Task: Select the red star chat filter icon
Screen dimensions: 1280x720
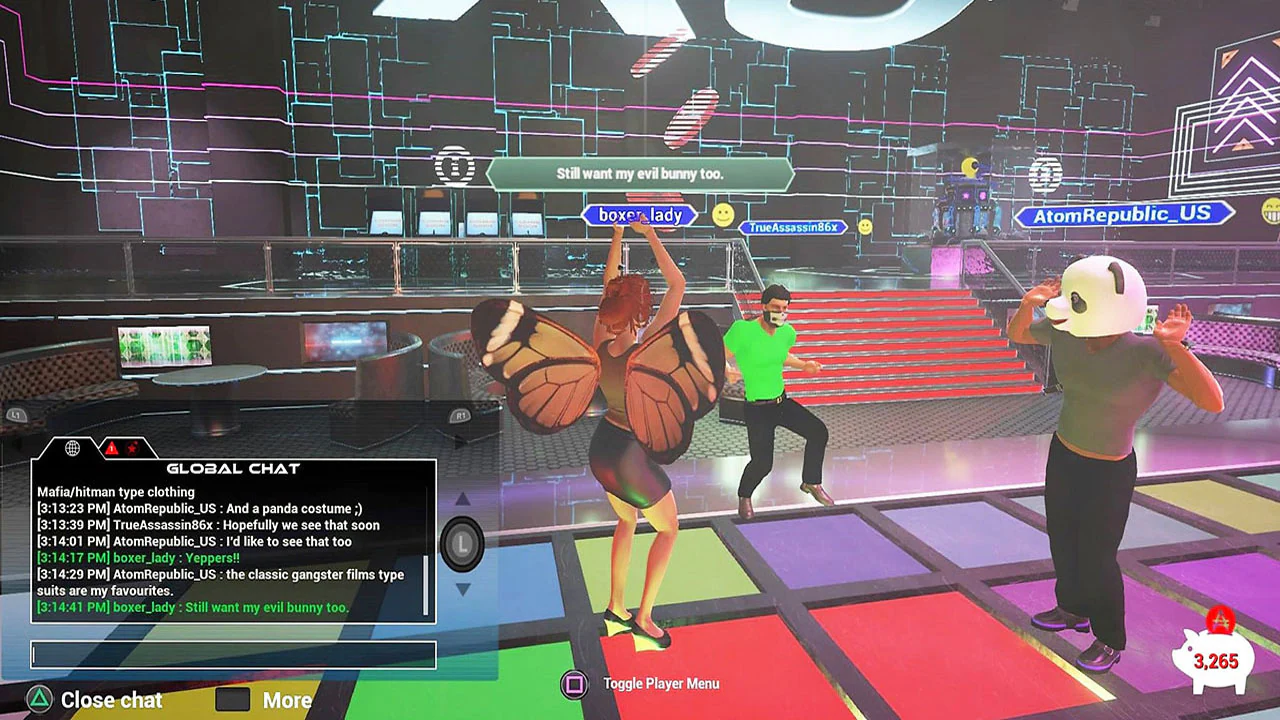Action: click(x=133, y=448)
